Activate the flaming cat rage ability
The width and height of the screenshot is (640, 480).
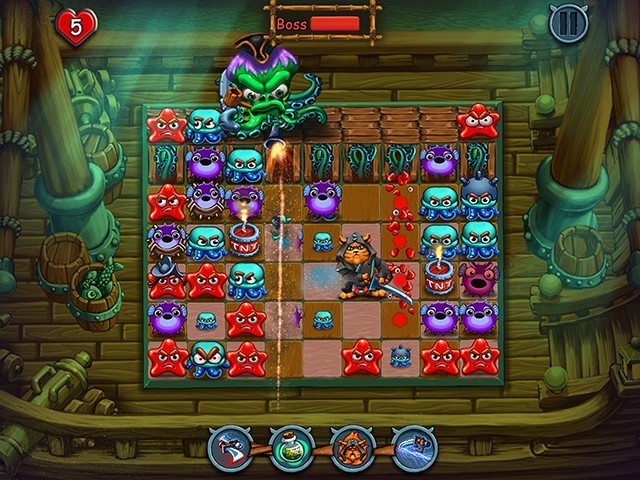(352, 447)
